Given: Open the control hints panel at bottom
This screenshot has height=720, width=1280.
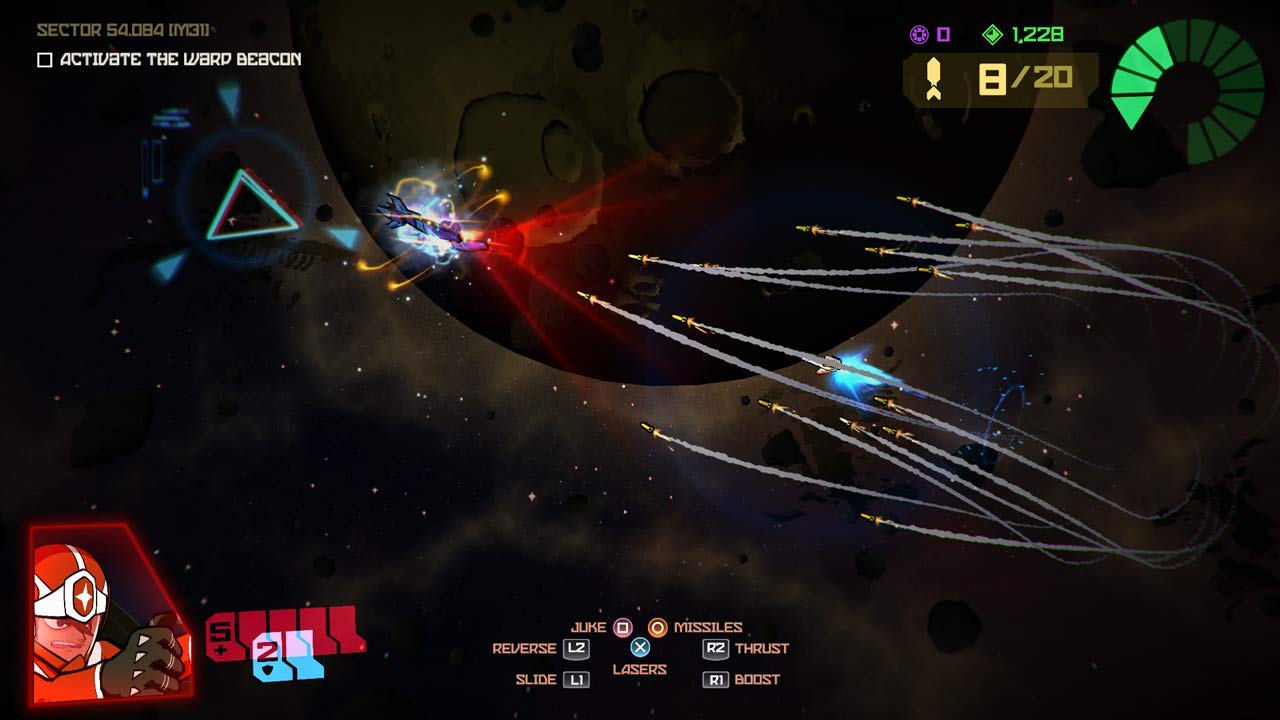Looking at the screenshot, I should click(x=640, y=651).
